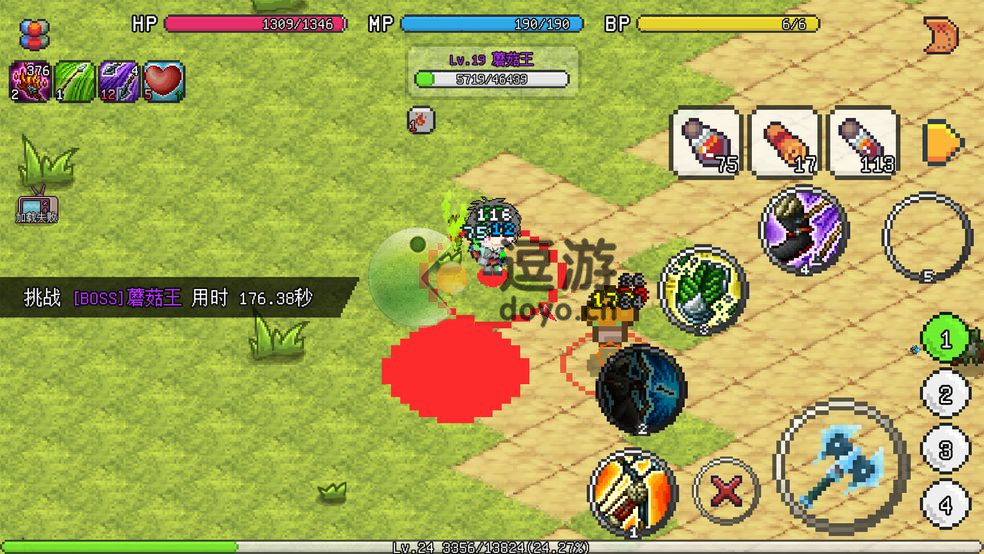
Task: Activate the green leaf skill
Action: click(703, 289)
